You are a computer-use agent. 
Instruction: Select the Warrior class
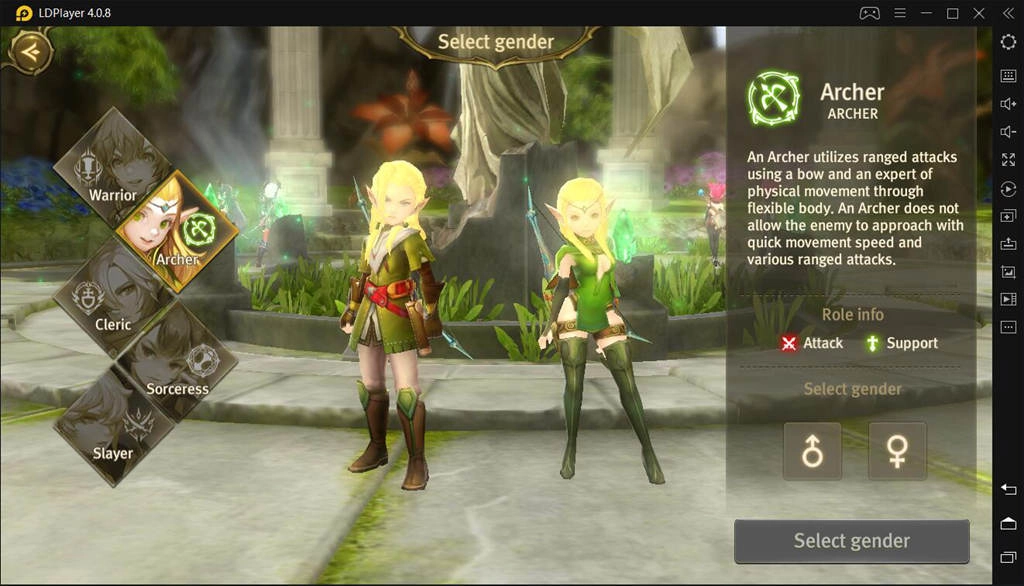click(x=112, y=170)
